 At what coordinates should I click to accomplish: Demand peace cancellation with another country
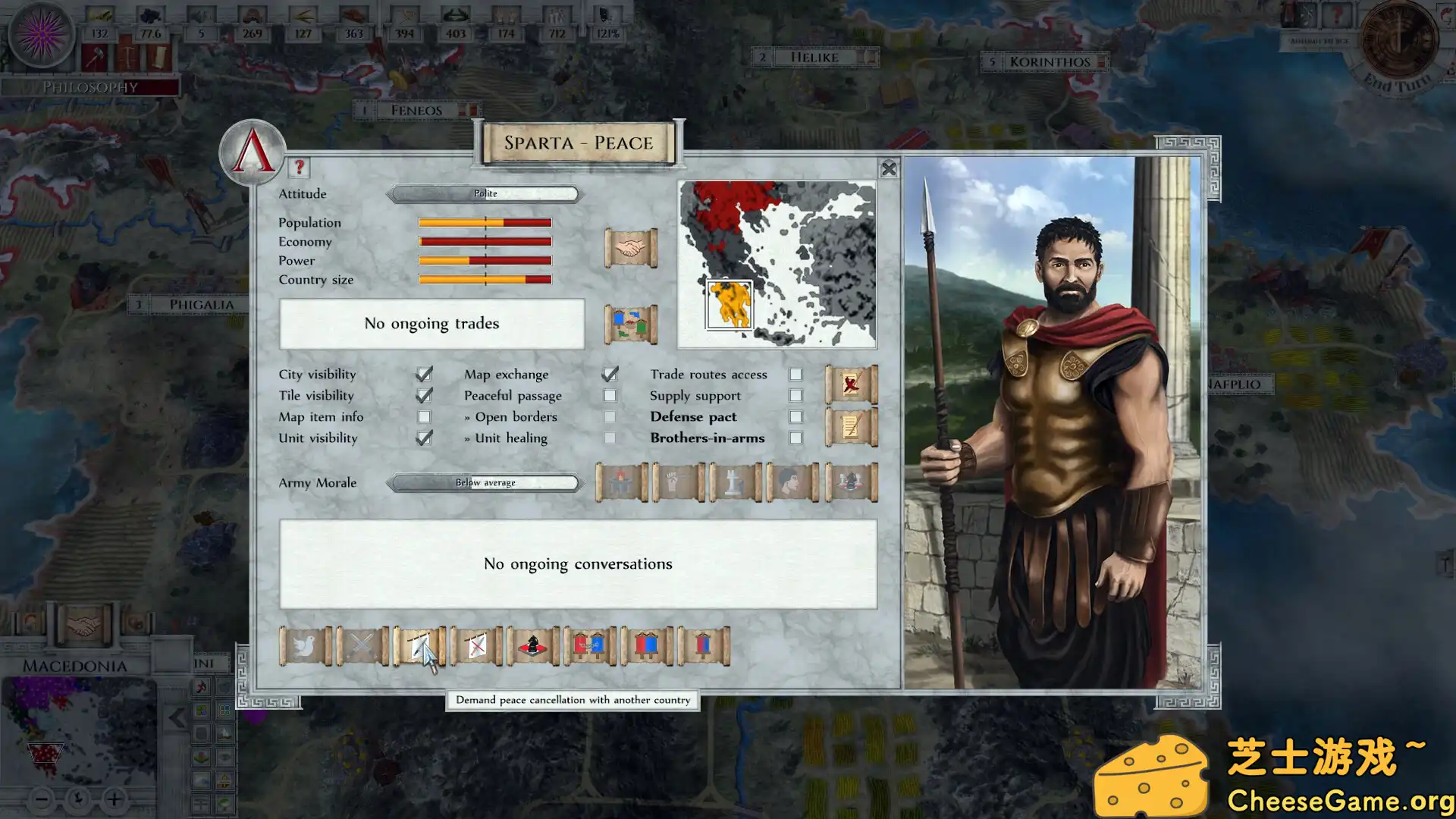tap(422, 645)
